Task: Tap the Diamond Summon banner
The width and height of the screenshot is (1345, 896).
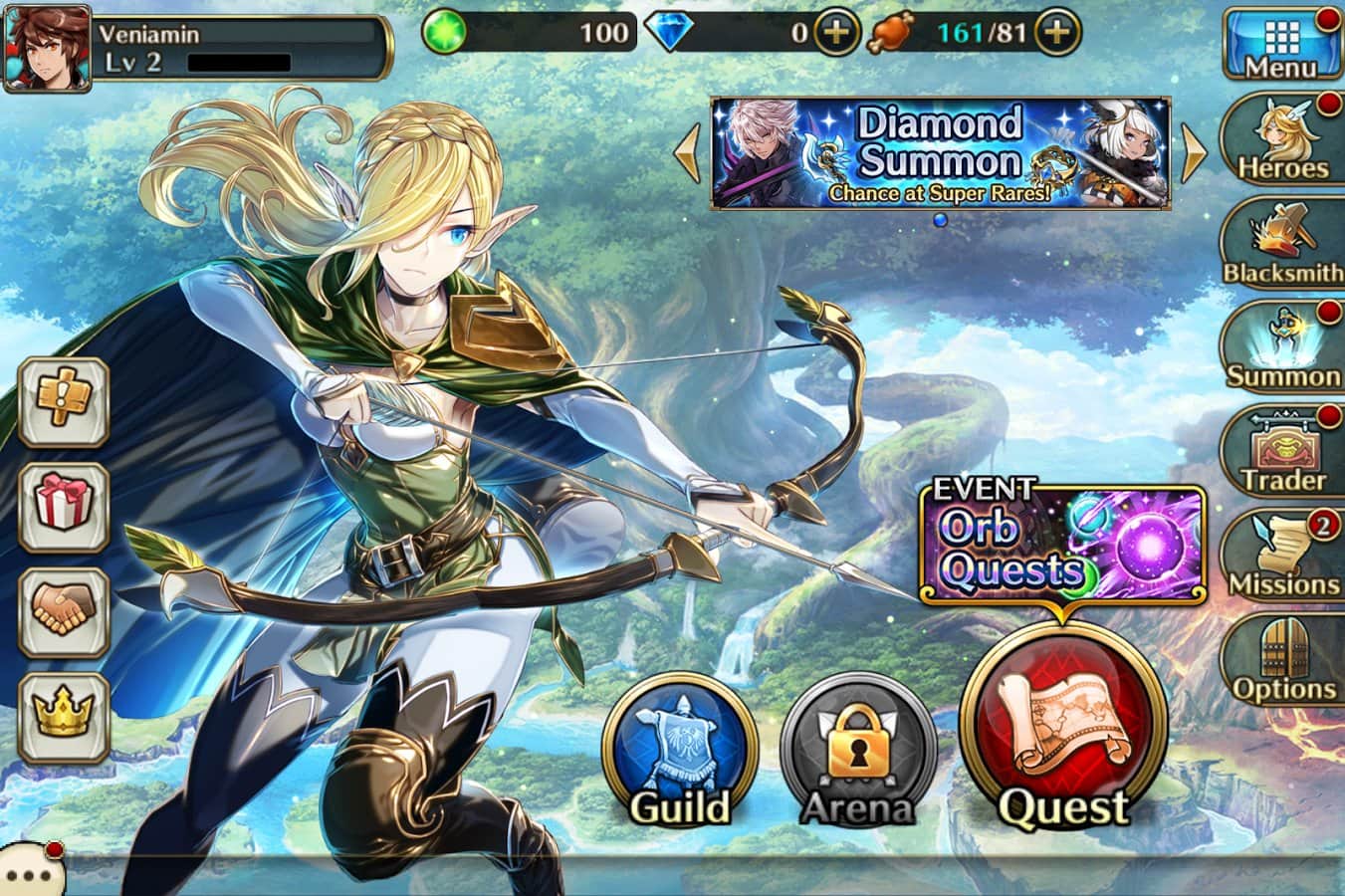Action: point(940,153)
